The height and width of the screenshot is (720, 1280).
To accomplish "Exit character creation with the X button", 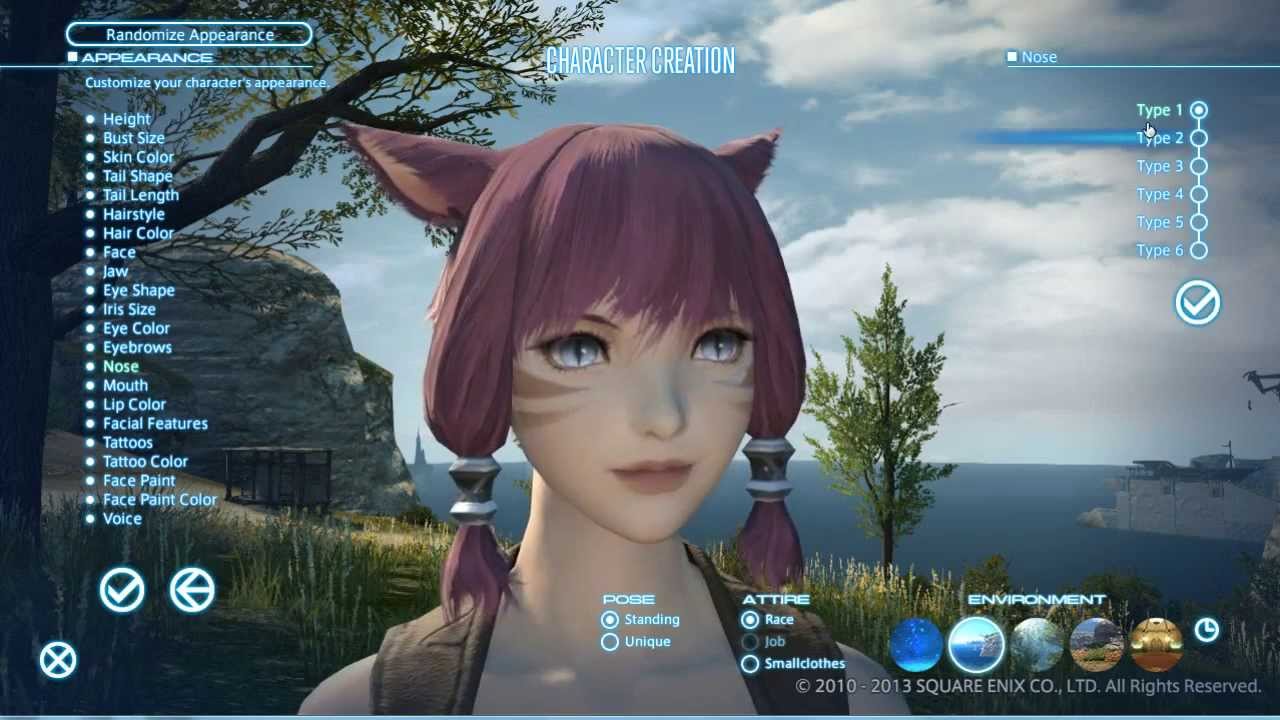I will [58, 660].
